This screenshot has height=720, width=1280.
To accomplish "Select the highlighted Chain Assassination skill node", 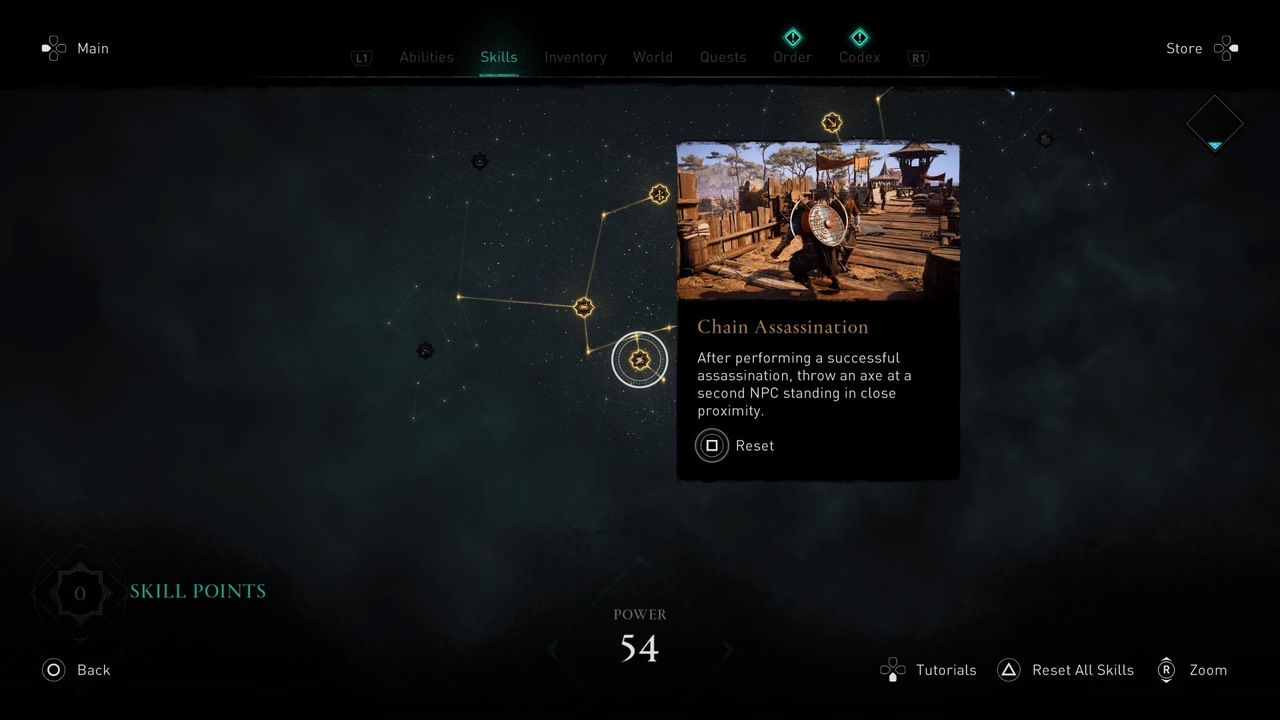I will click(640, 359).
